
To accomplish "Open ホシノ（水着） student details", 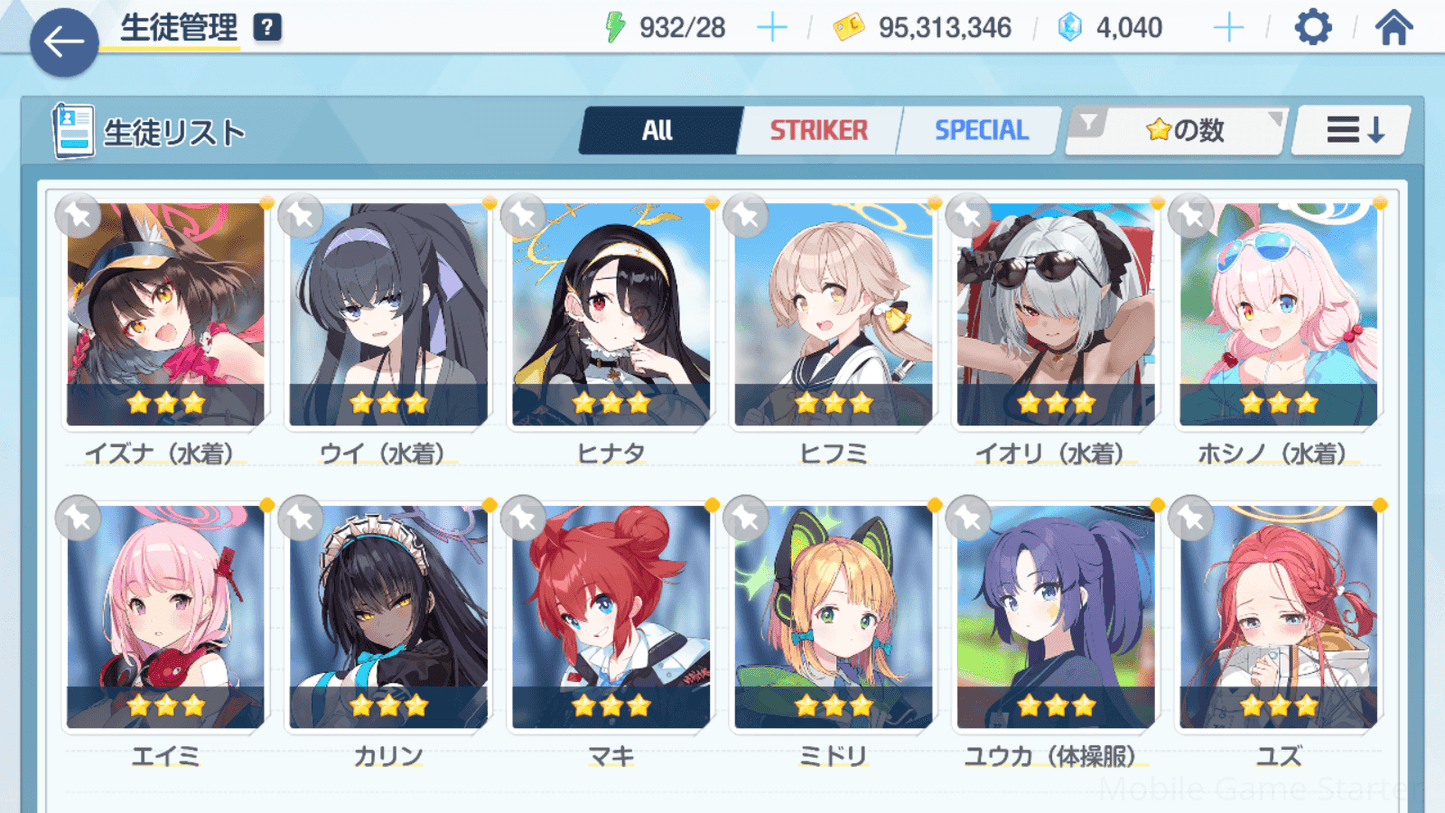I will click(x=1278, y=315).
